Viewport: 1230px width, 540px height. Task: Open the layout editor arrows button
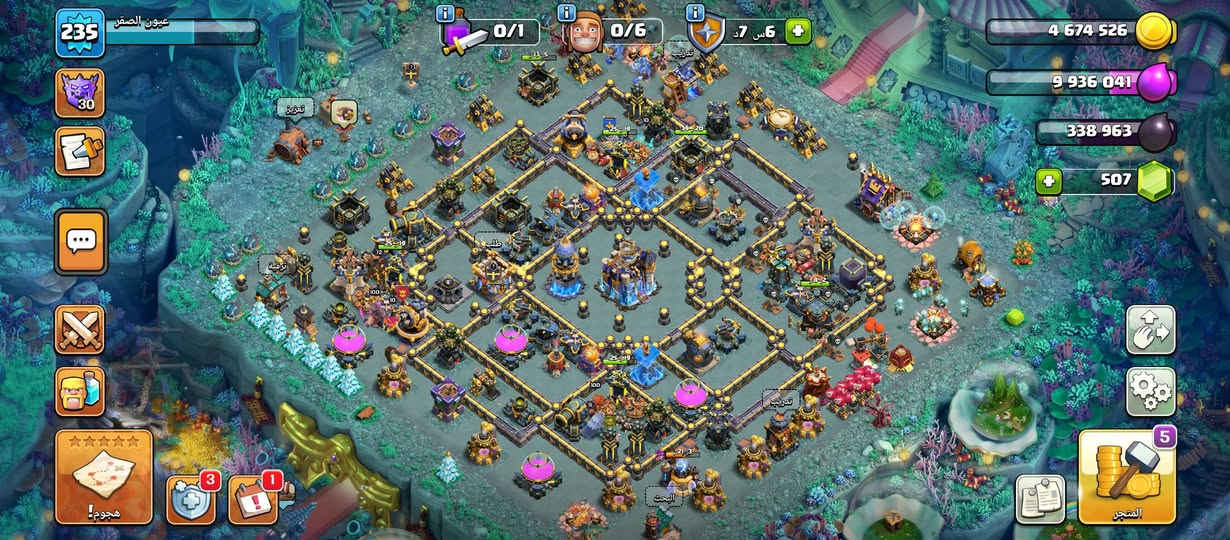click(1150, 330)
